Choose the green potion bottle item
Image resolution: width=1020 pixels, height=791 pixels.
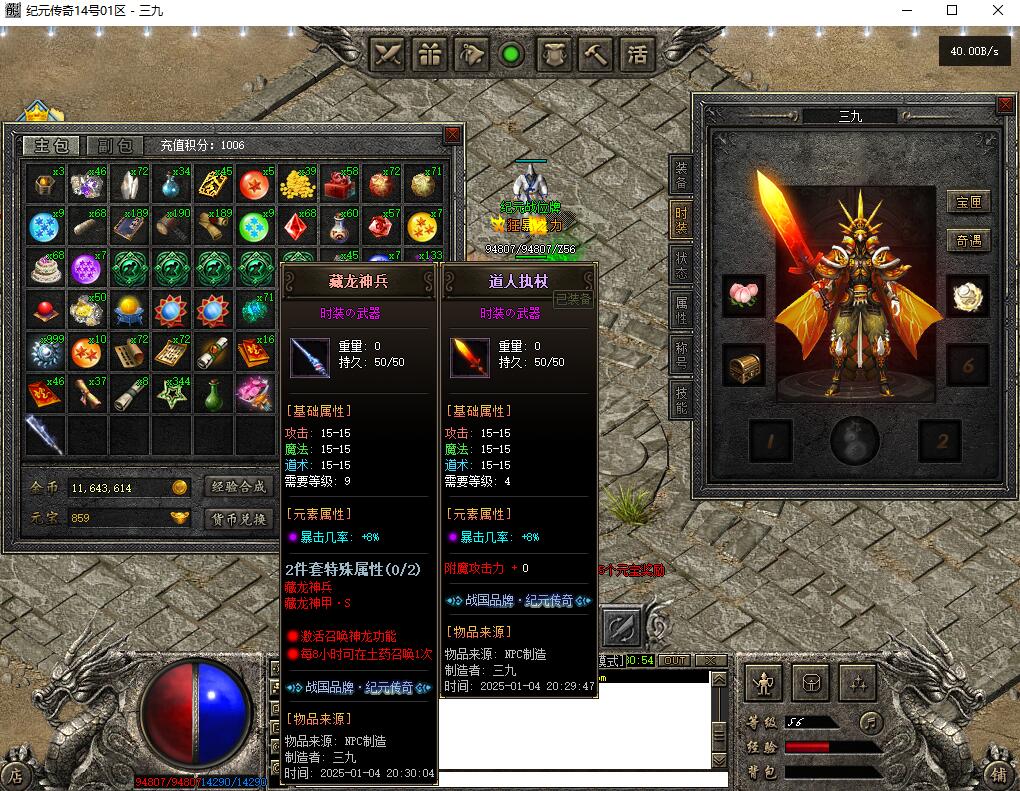(x=213, y=394)
